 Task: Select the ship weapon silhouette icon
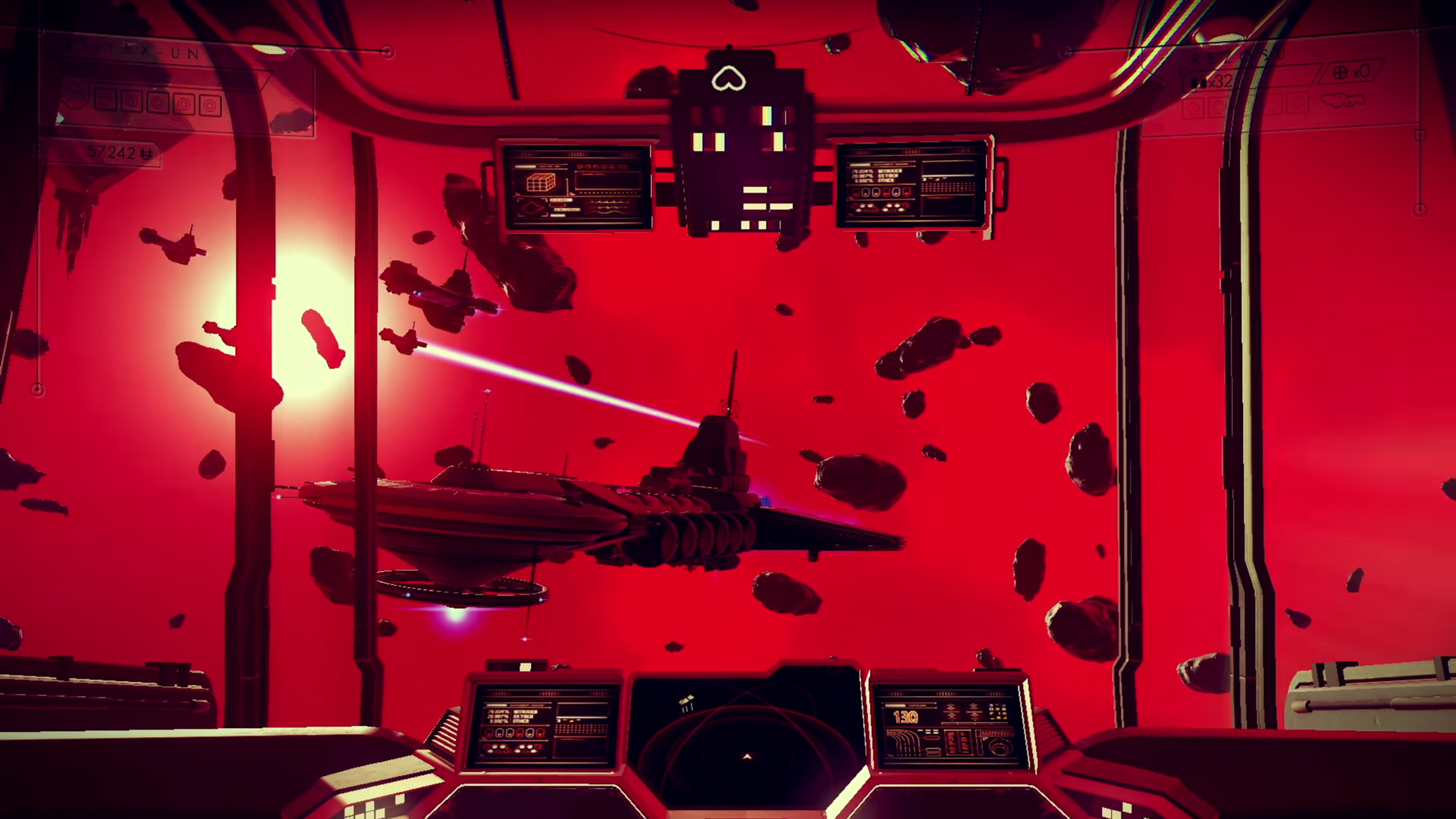1342,100
